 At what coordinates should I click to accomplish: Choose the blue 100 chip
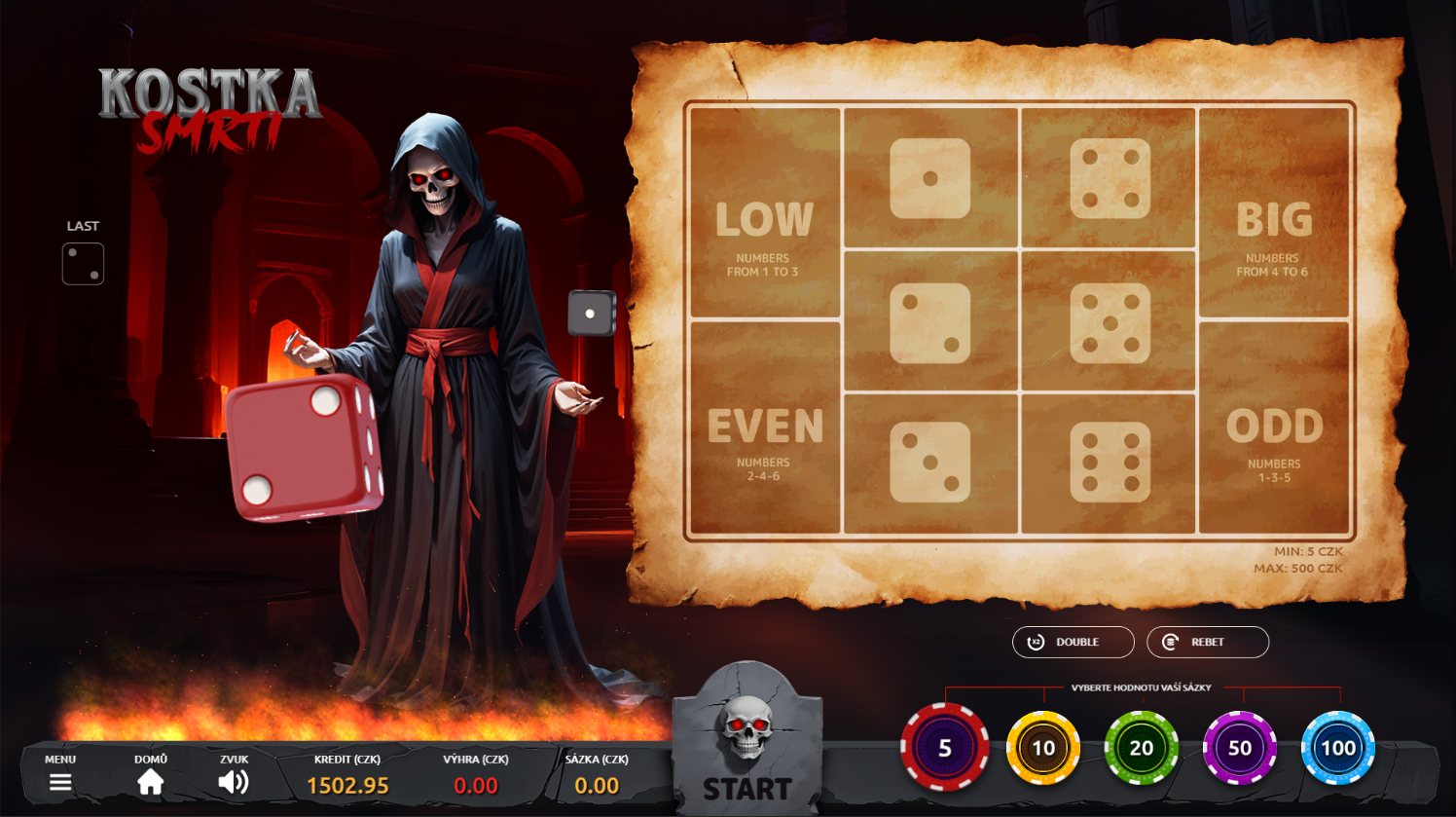(1338, 748)
